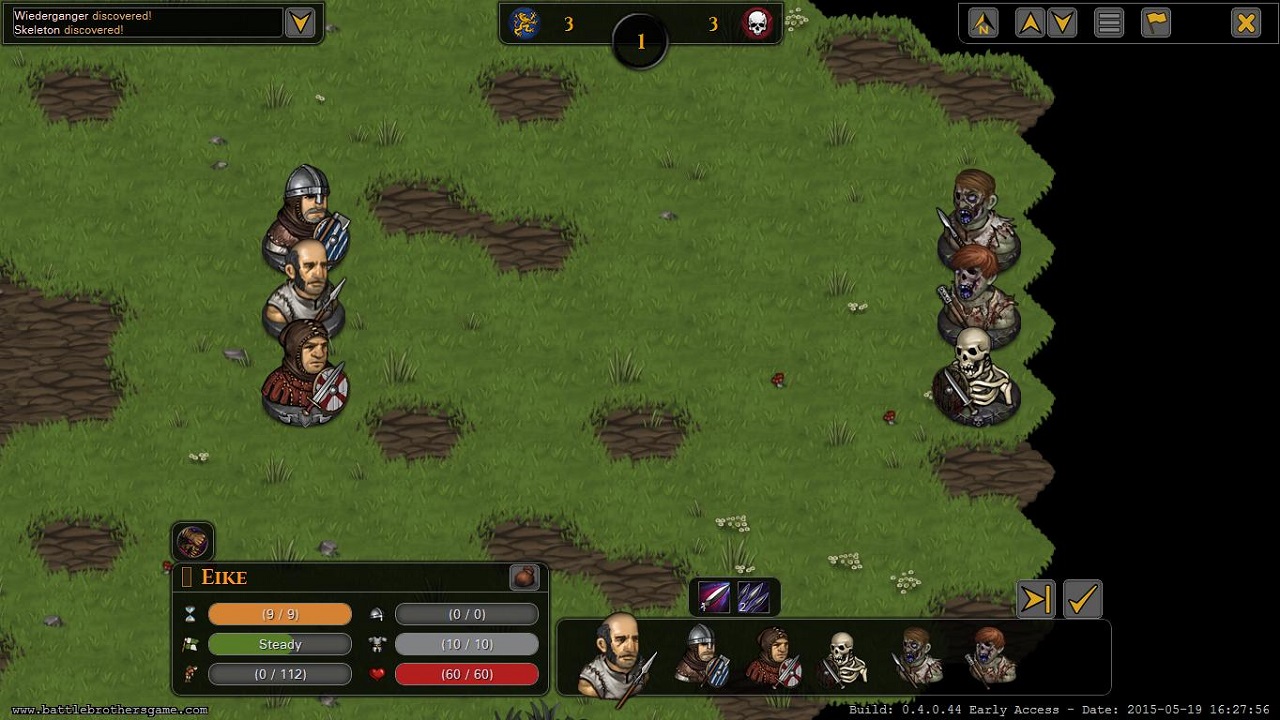This screenshot has width=1280, height=720.
Task: Select the helmeted brother in turn order
Action: click(x=700, y=656)
